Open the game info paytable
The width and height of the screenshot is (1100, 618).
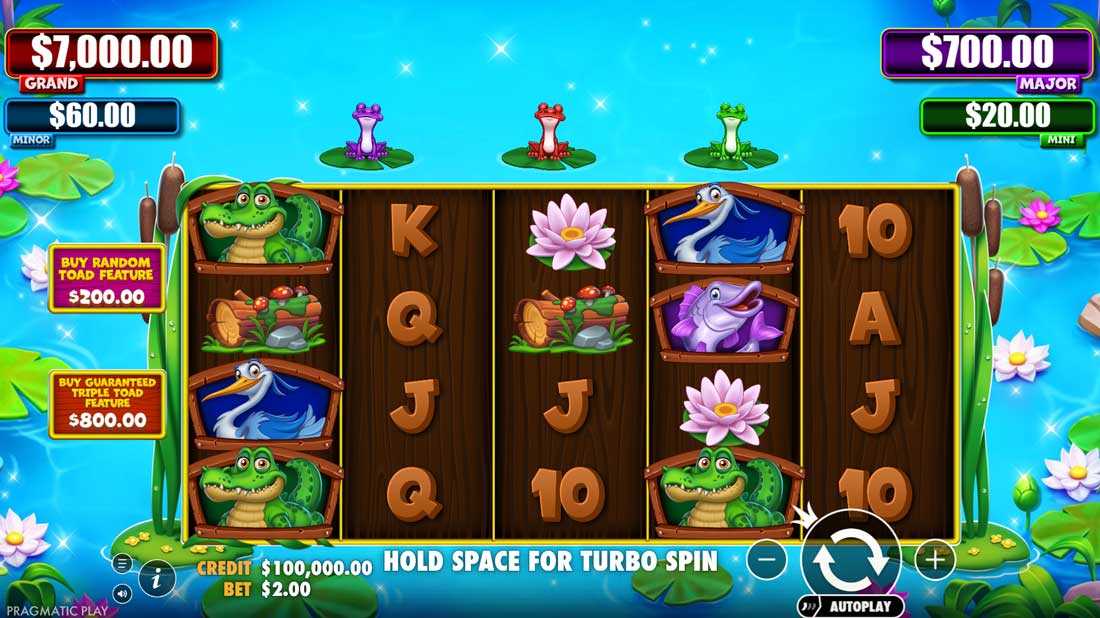pos(157,578)
